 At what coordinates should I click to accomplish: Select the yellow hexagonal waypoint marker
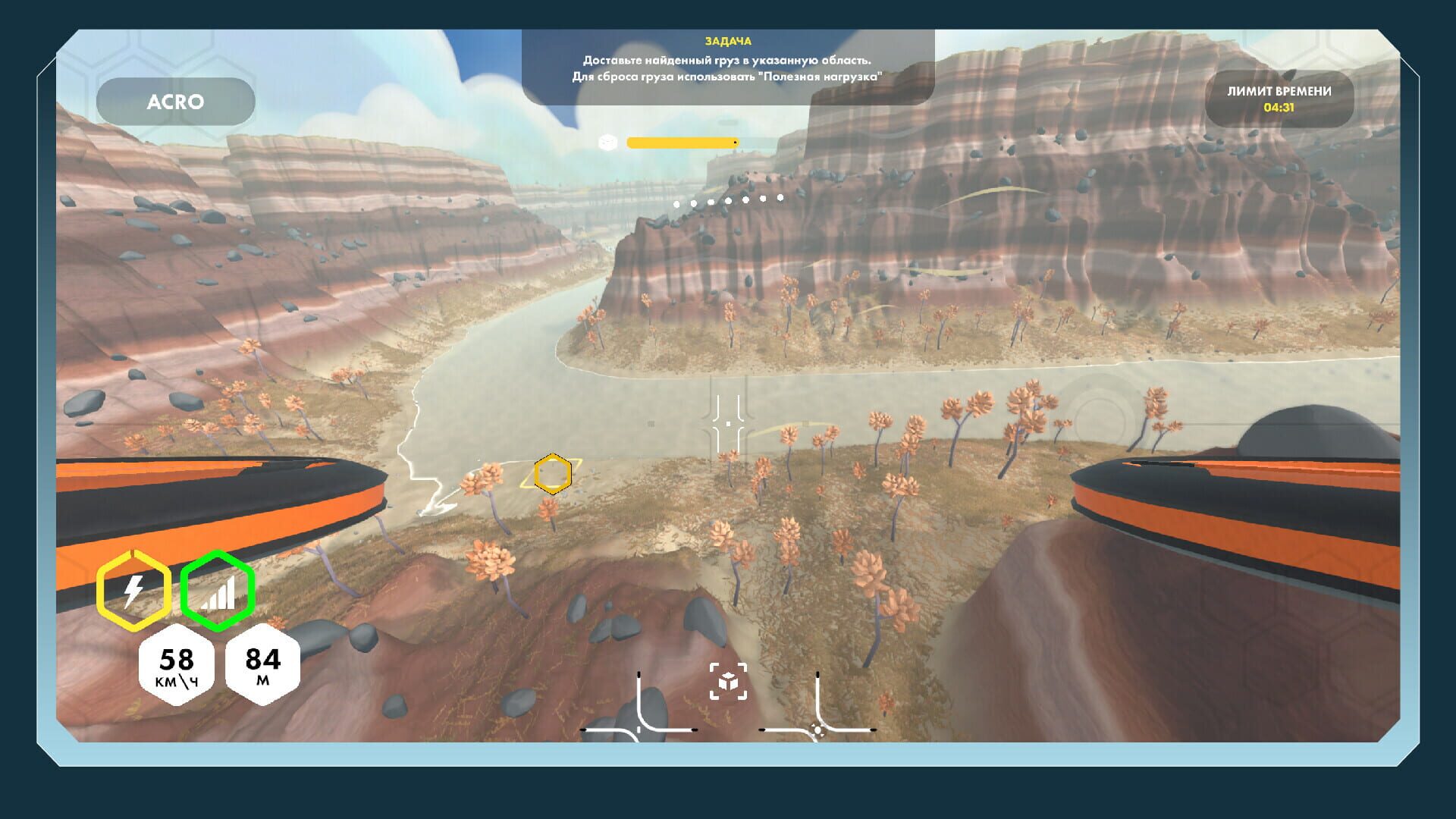point(551,475)
